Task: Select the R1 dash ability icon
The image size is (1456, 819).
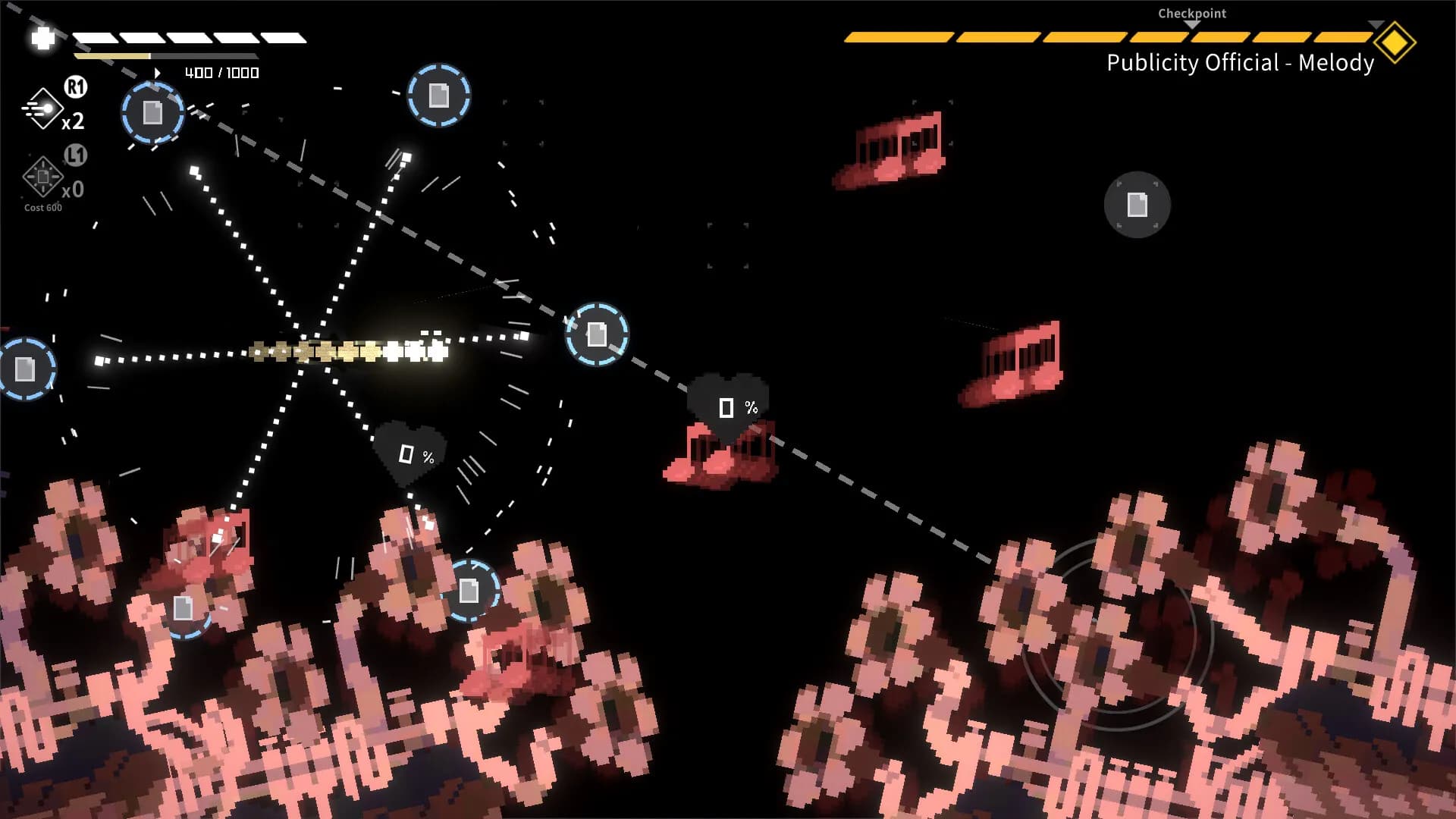Action: (42, 108)
